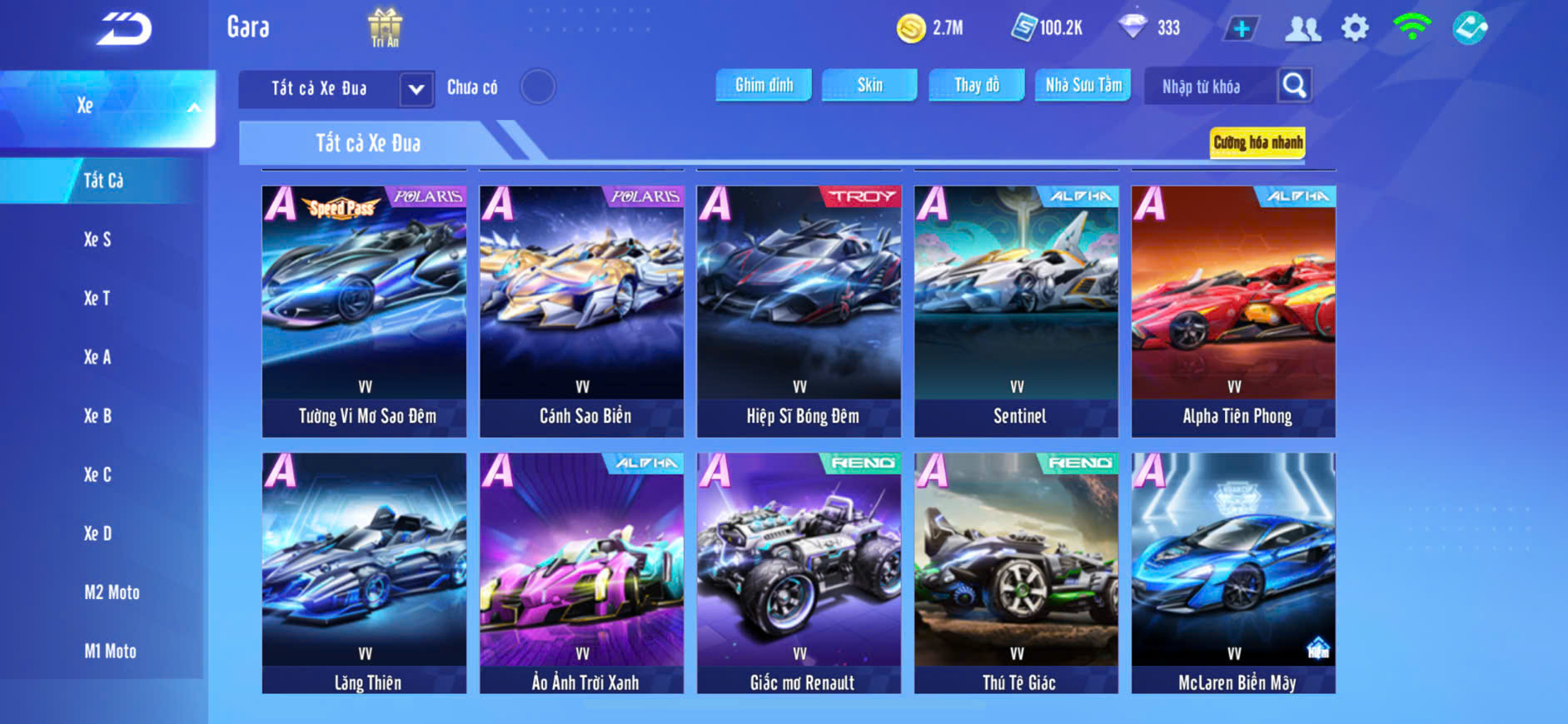Select the Xe S category
The height and width of the screenshot is (724, 1568).
[x=97, y=240]
